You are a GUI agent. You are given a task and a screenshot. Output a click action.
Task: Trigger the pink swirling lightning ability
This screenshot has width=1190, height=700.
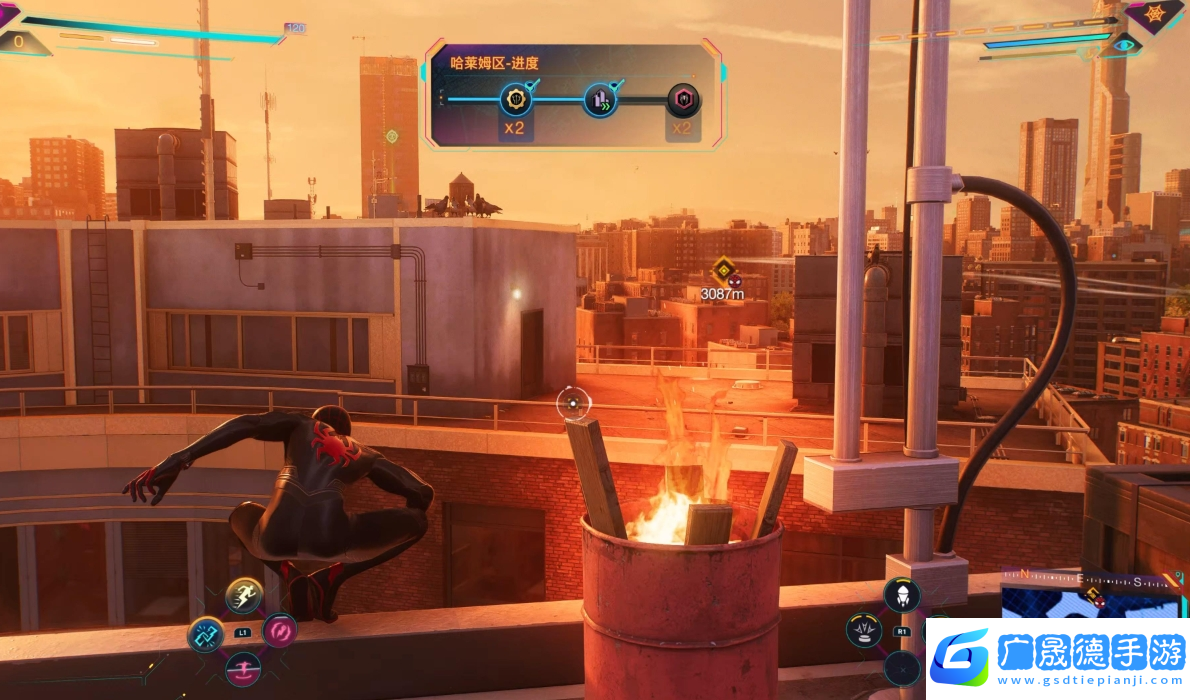tap(279, 631)
